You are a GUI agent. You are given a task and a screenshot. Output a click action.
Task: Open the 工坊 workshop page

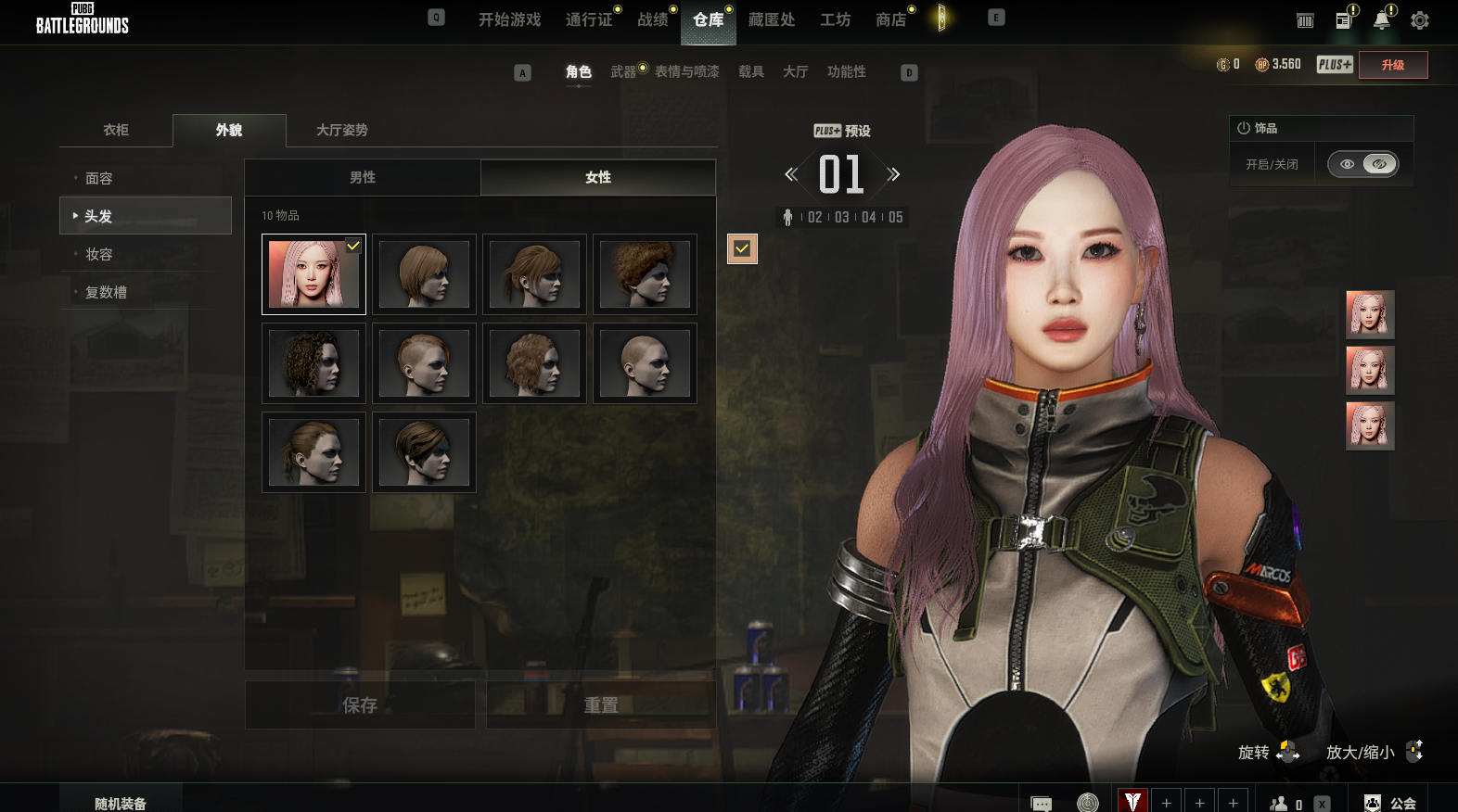point(835,19)
